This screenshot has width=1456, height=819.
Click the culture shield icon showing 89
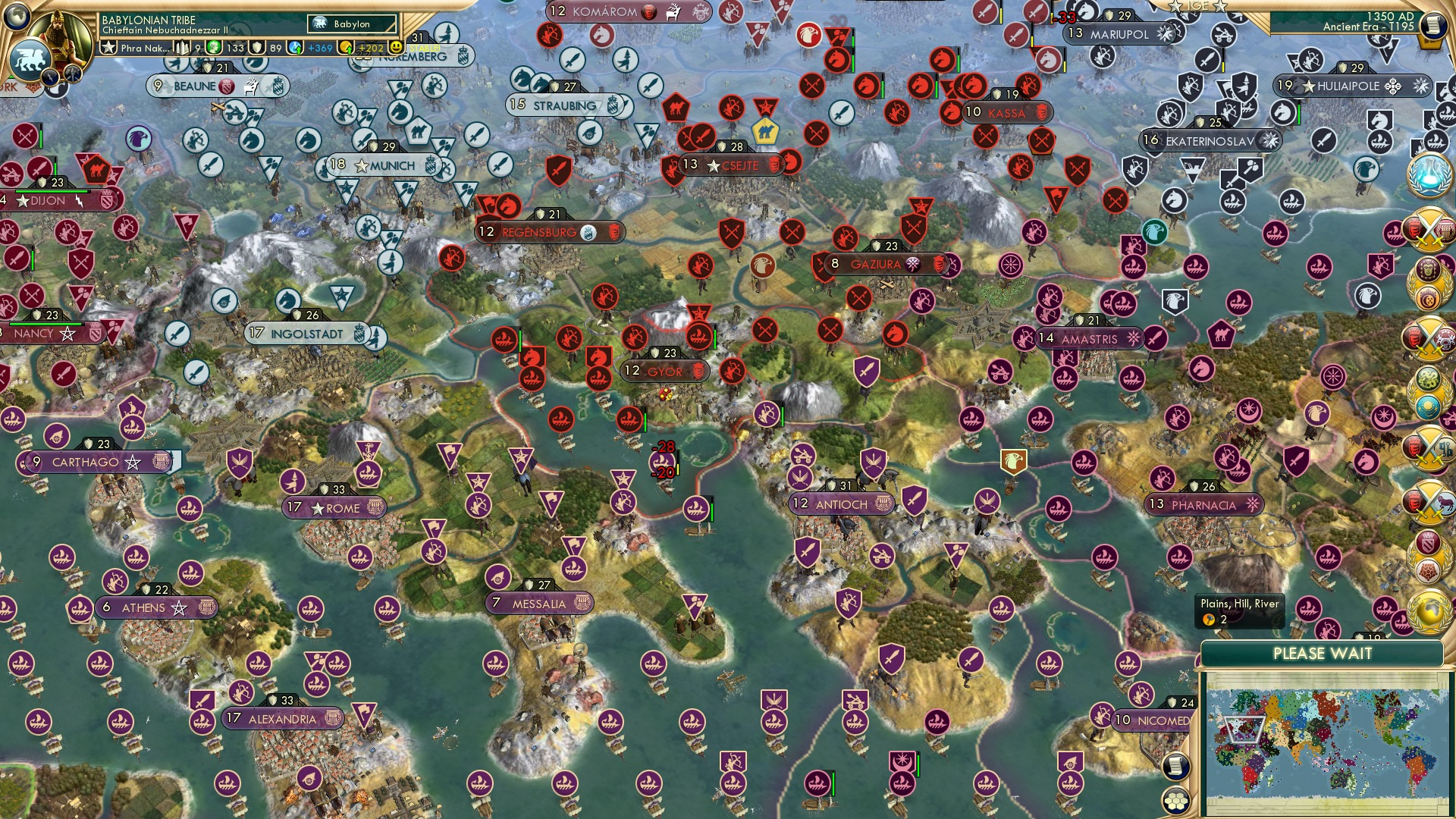pos(257,47)
